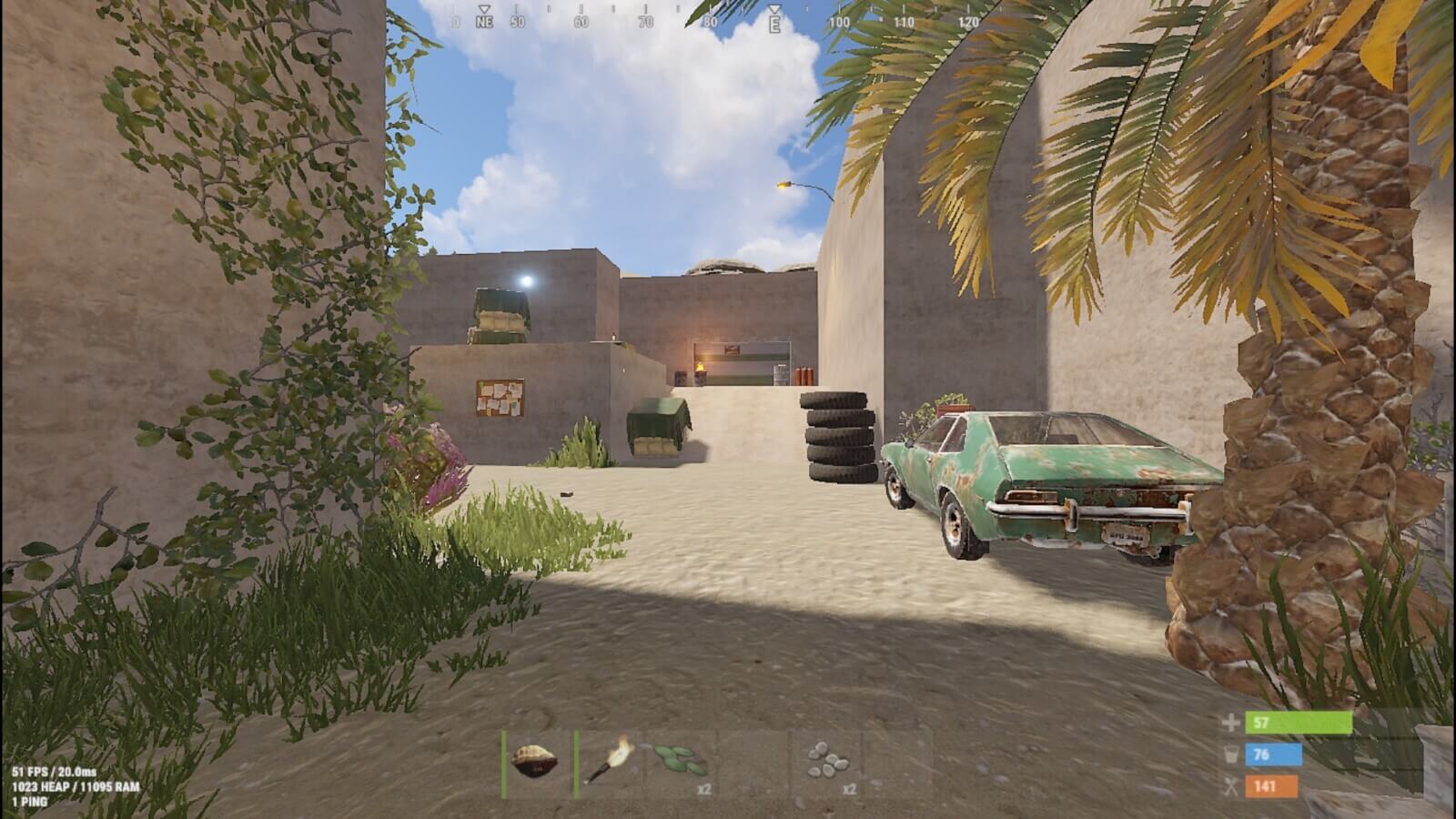
Task: Click the hydration cup icon
Action: pos(1232,754)
